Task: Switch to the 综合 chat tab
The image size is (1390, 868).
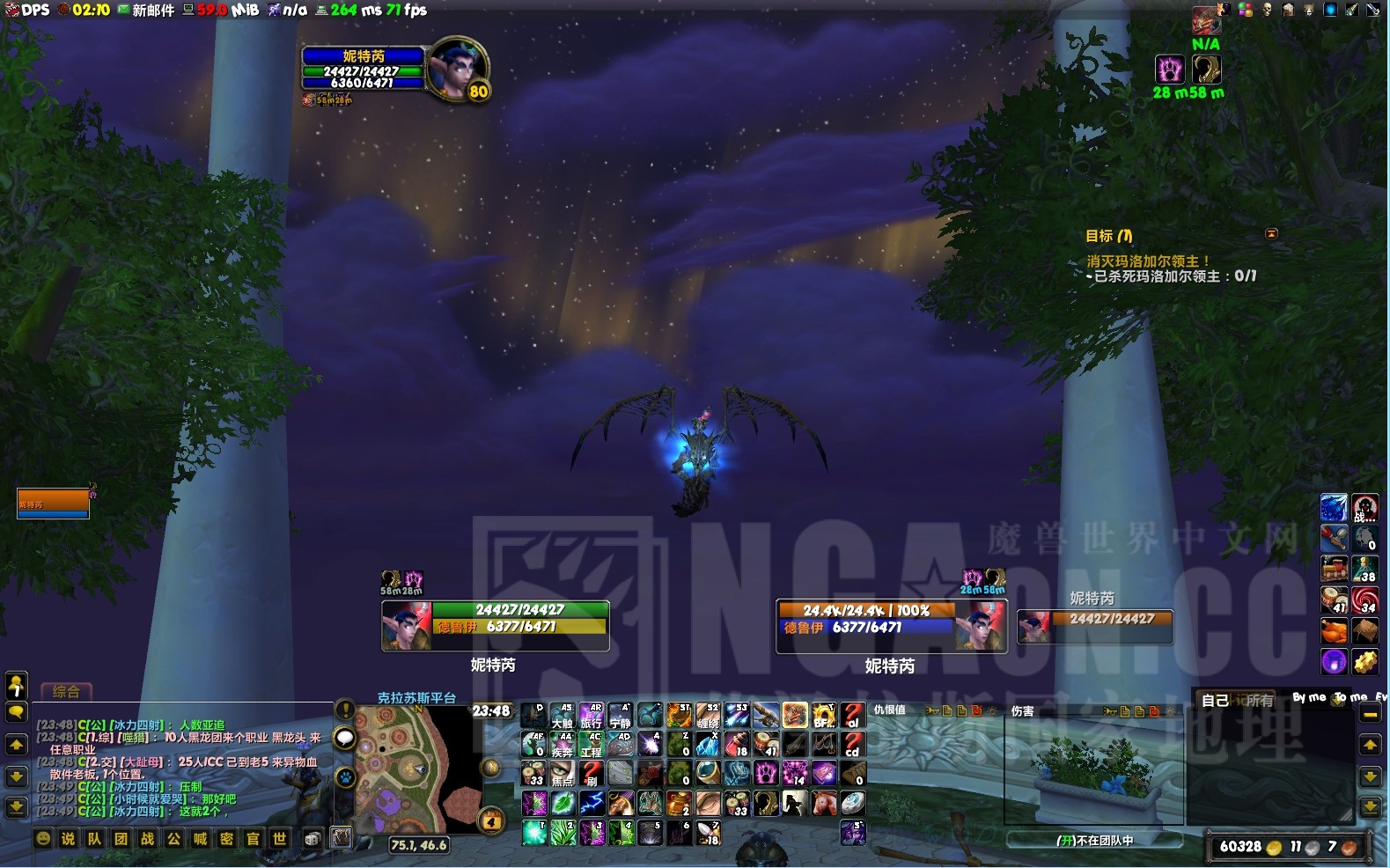Action: [65, 692]
